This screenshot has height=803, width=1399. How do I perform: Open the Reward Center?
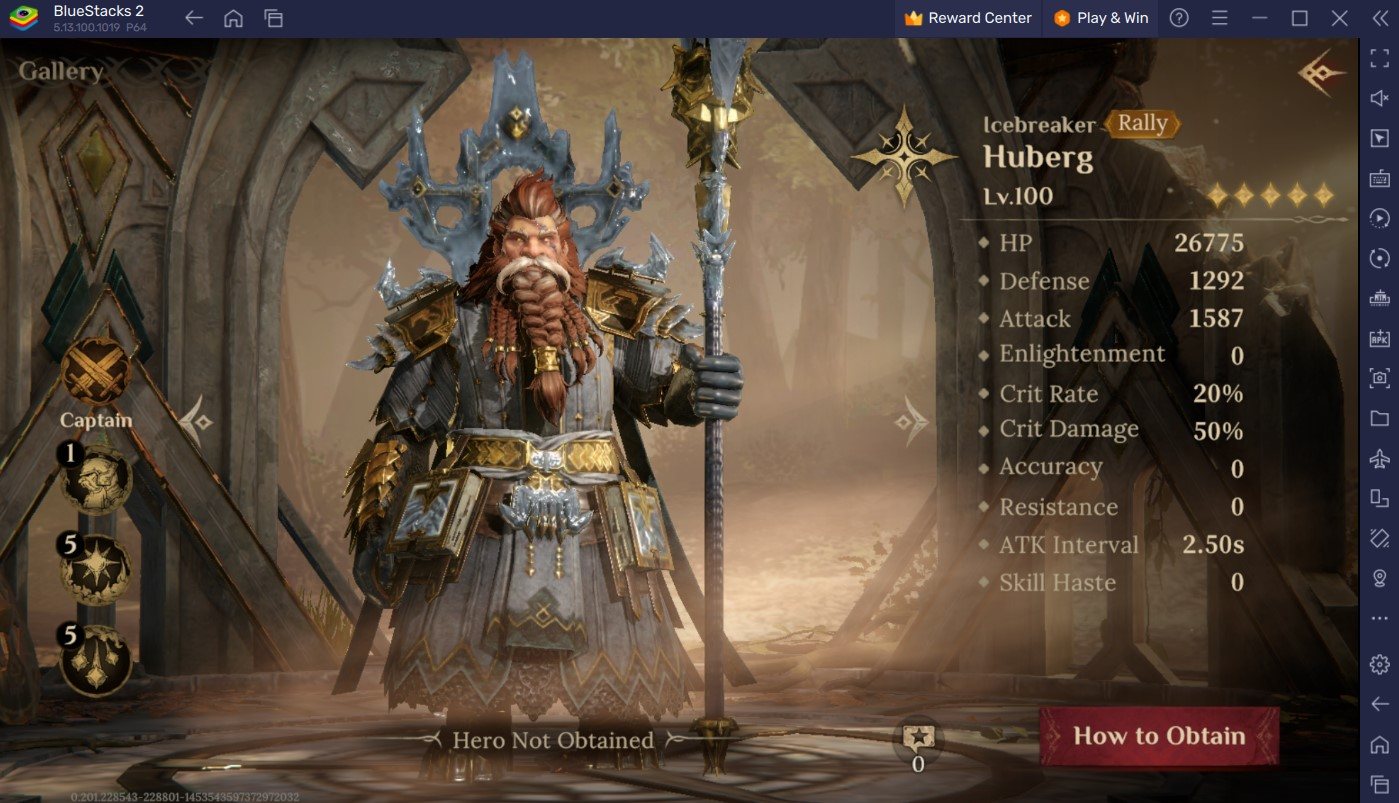pyautogui.click(x=965, y=18)
